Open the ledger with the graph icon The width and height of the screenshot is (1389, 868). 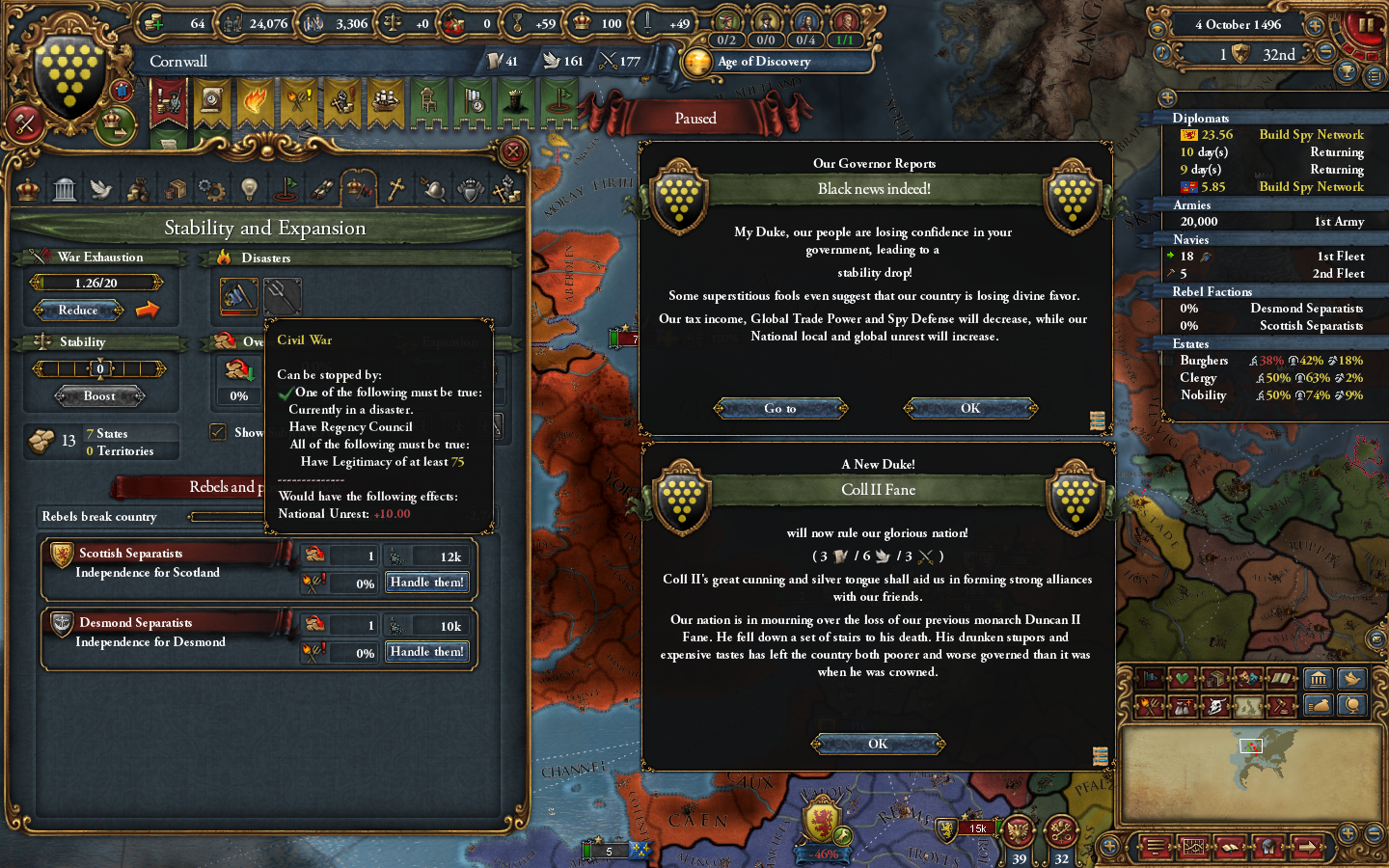(1195, 848)
